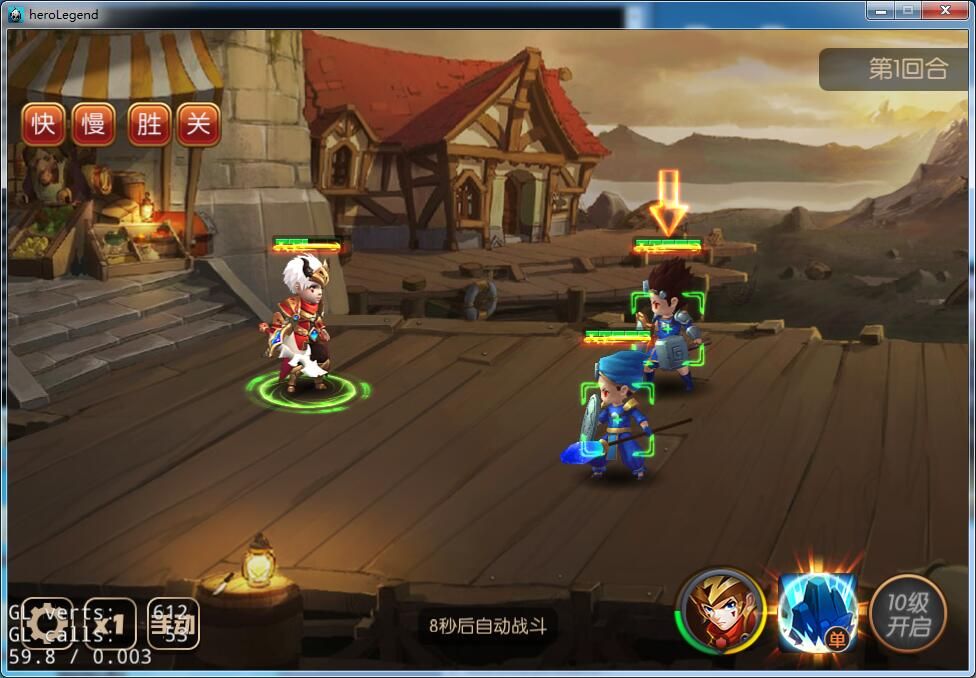Toggle the 手动 manual battle mode button
Image resolution: width=976 pixels, height=678 pixels.
[172, 625]
